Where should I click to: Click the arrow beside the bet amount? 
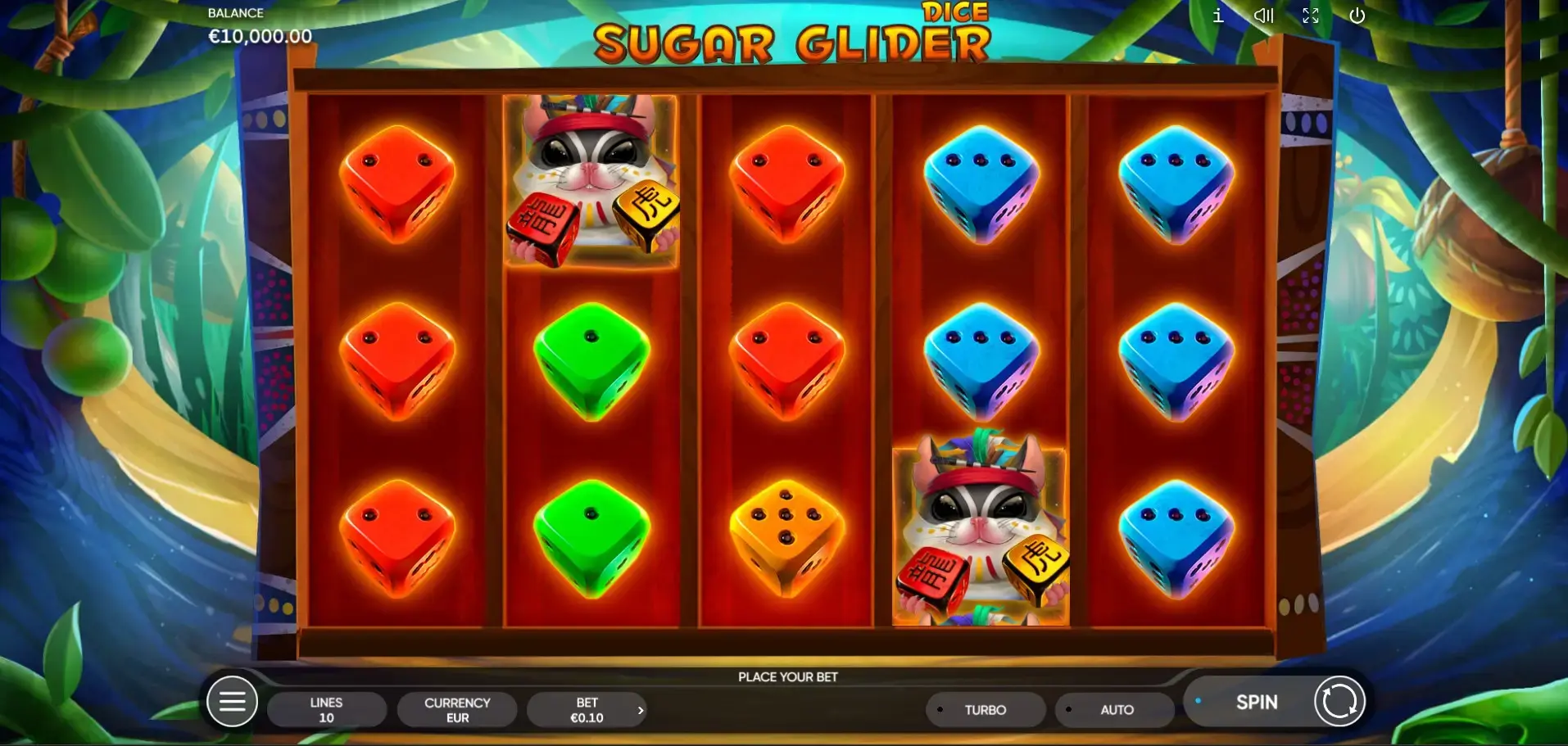coord(641,710)
